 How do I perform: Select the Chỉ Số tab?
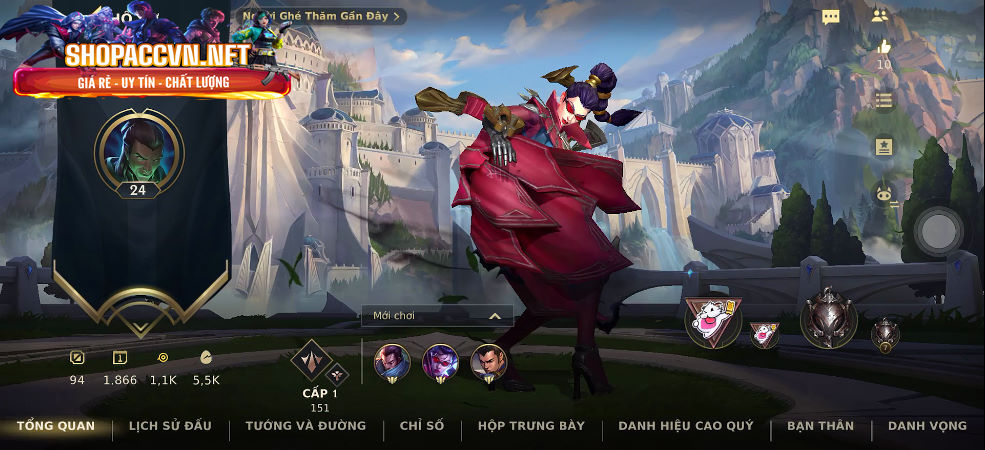(x=421, y=426)
